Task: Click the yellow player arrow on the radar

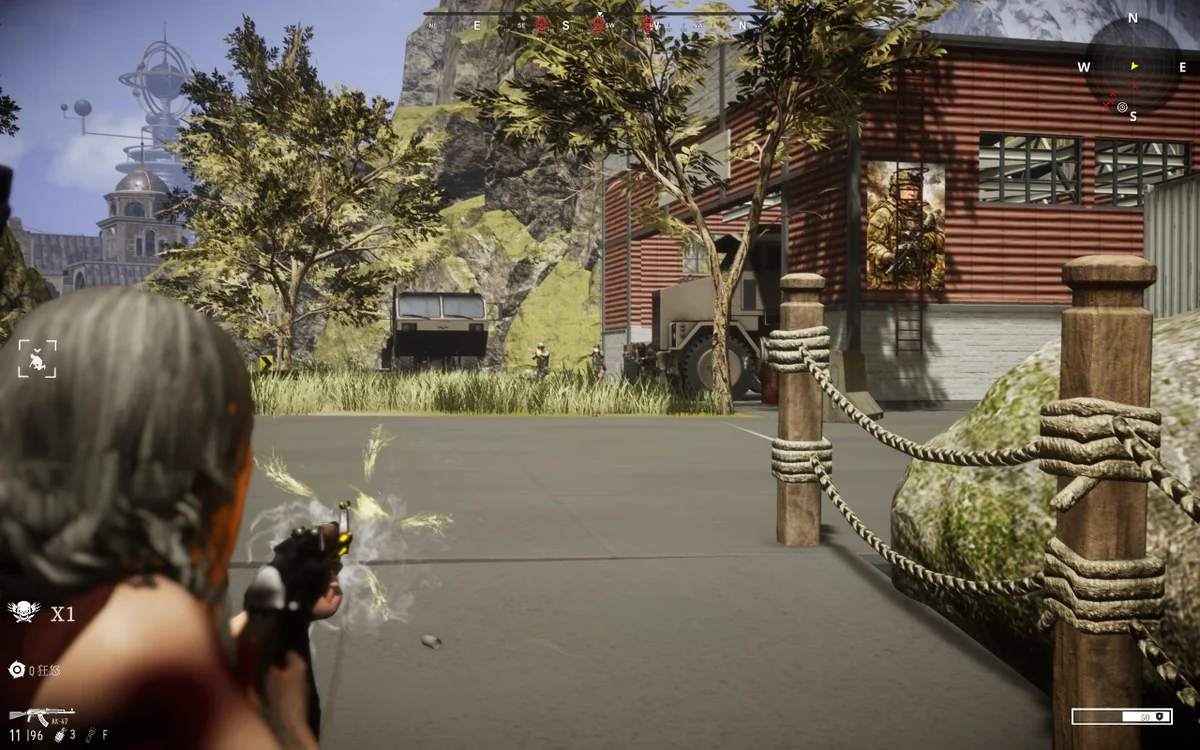Action: point(1134,66)
